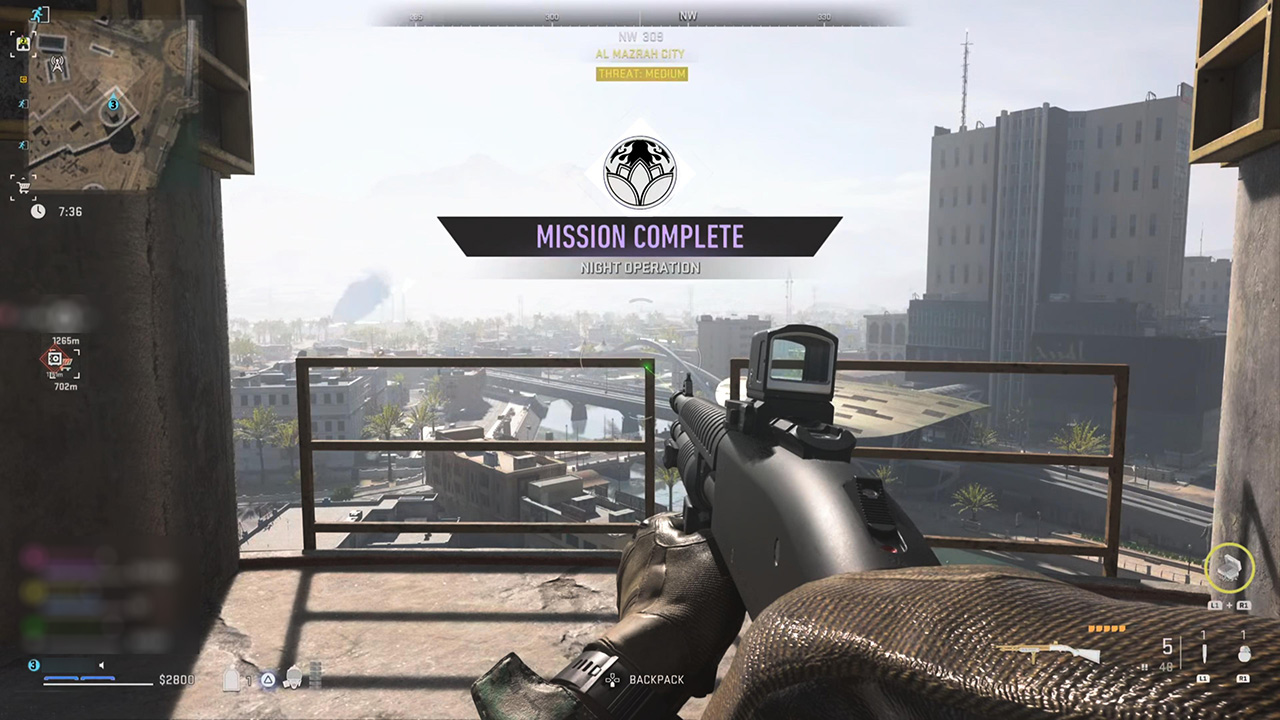Click the PlayStation triangle button prompt icon
This screenshot has width=1280, height=720.
(268, 679)
